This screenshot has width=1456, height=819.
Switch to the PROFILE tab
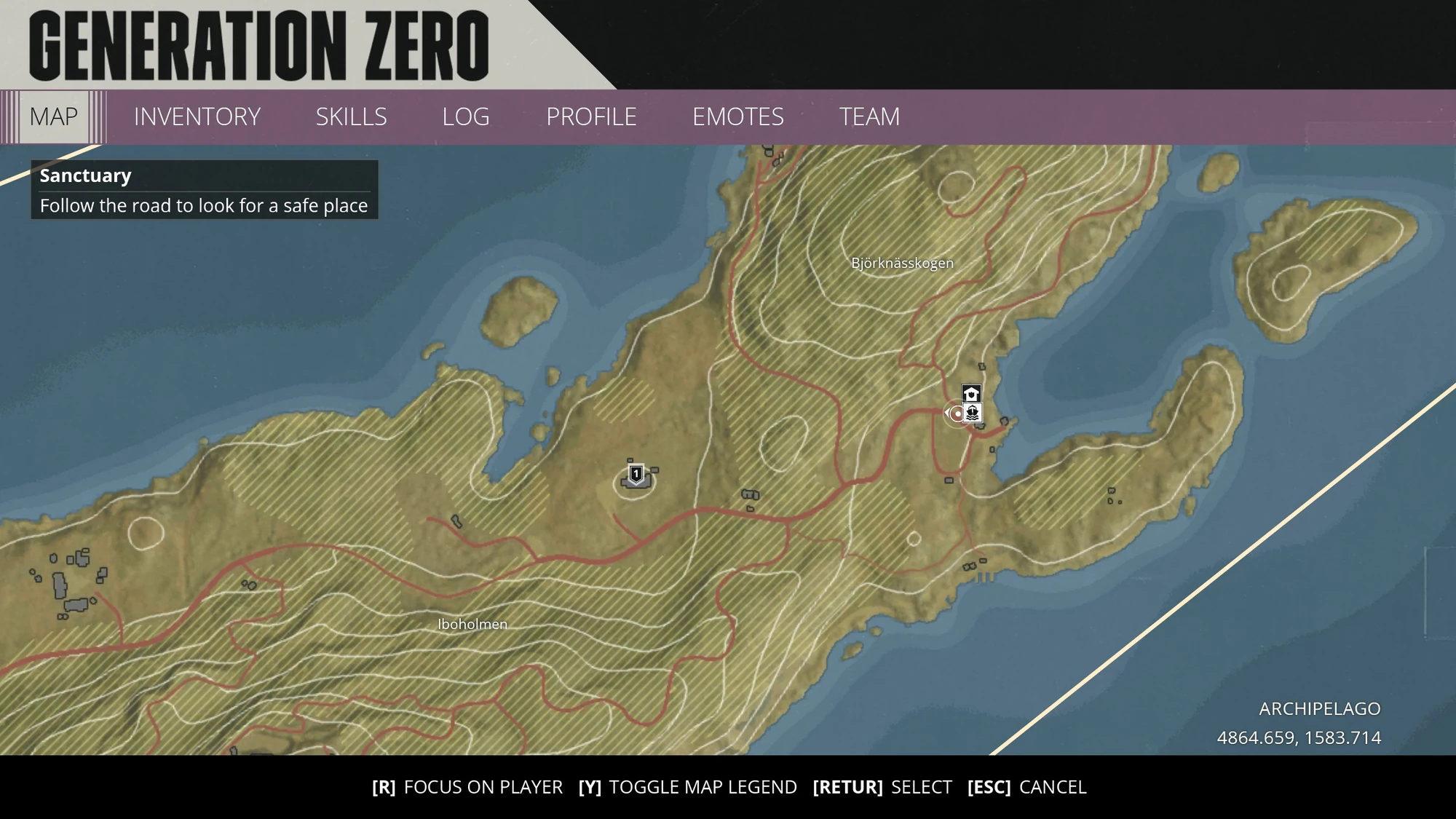point(591,116)
